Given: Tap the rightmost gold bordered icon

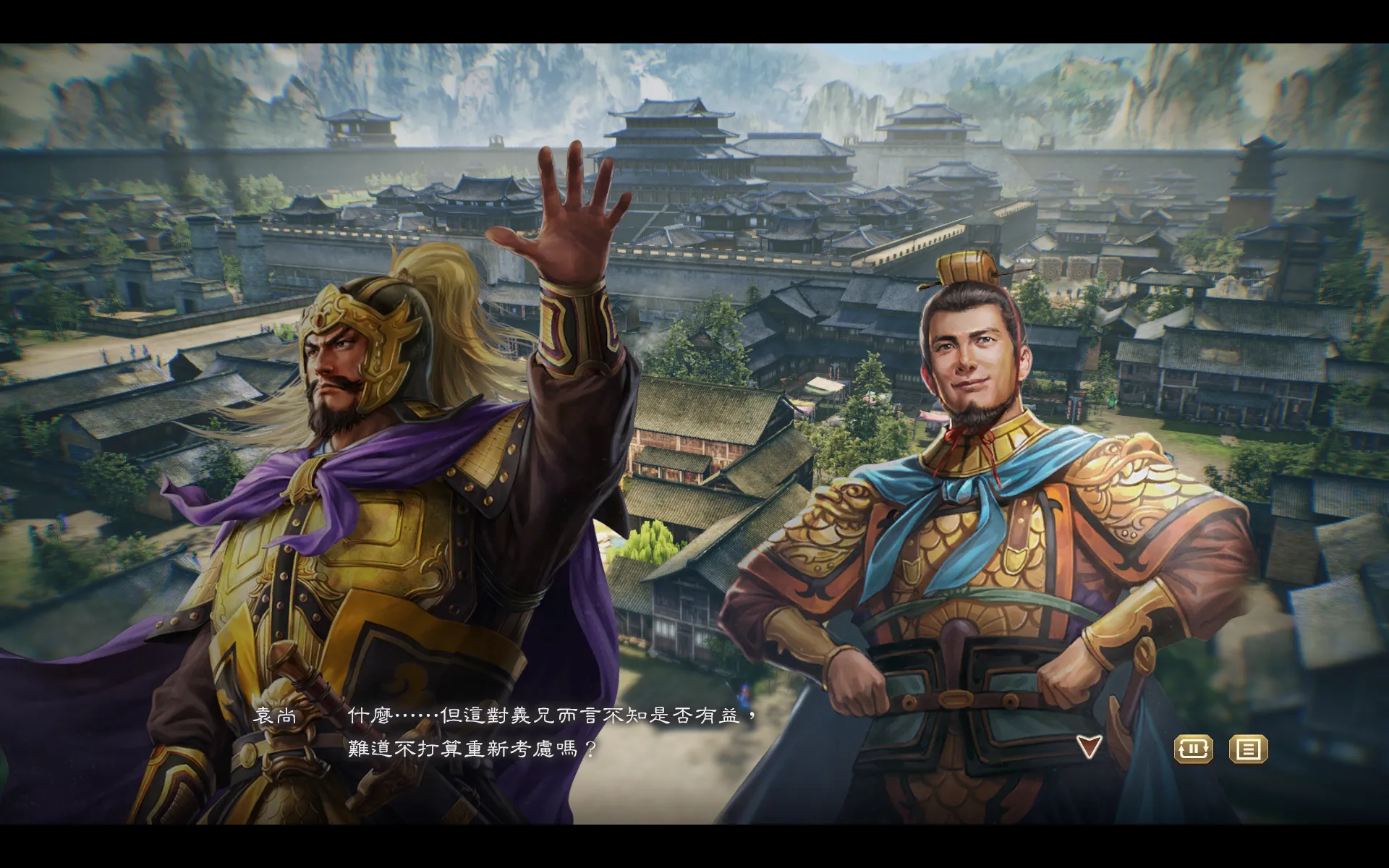Looking at the screenshot, I should tap(1249, 749).
